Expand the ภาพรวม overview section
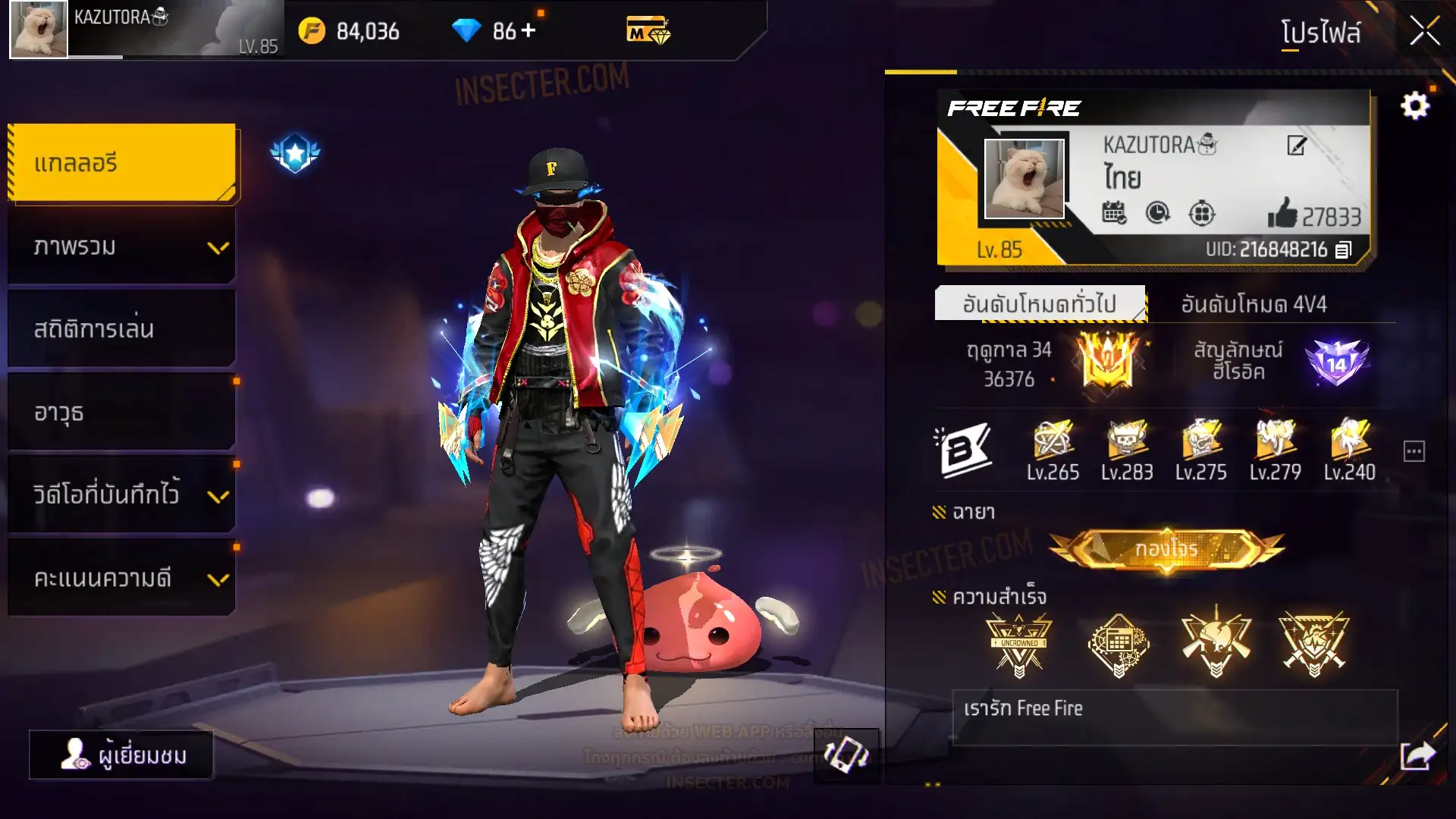The width and height of the screenshot is (1456, 819). coord(123,247)
